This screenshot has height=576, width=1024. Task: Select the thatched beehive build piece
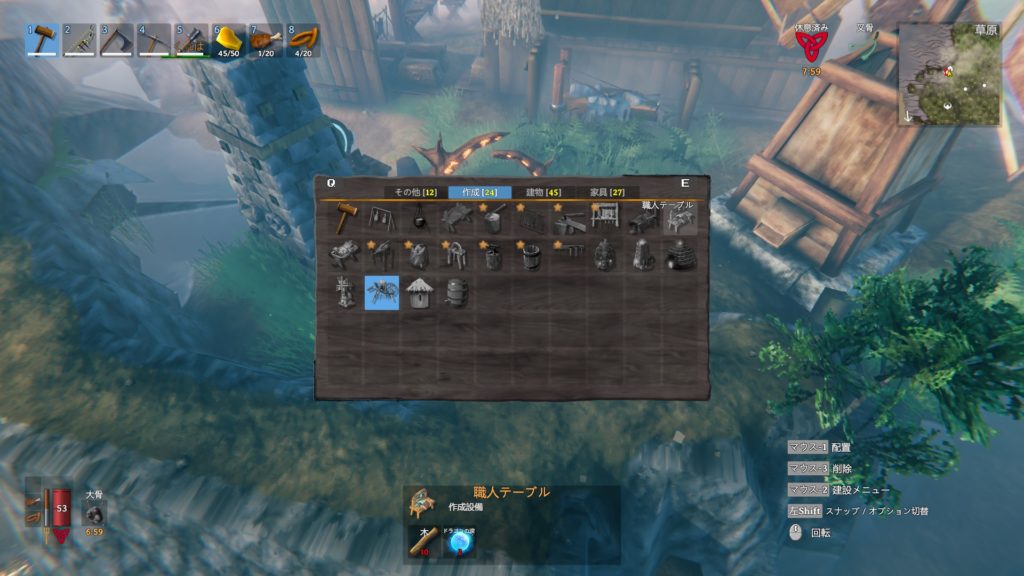(419, 292)
